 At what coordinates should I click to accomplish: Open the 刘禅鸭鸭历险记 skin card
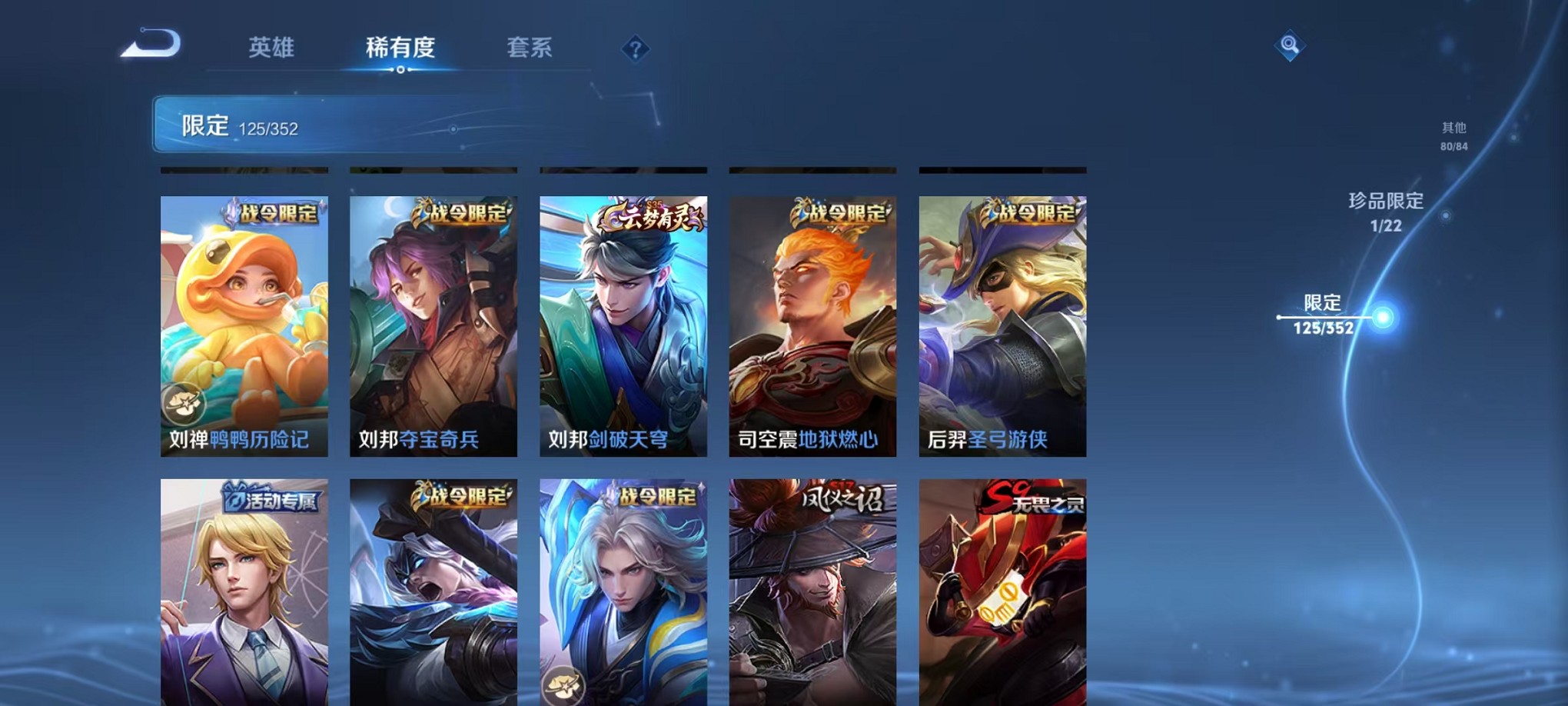point(244,323)
